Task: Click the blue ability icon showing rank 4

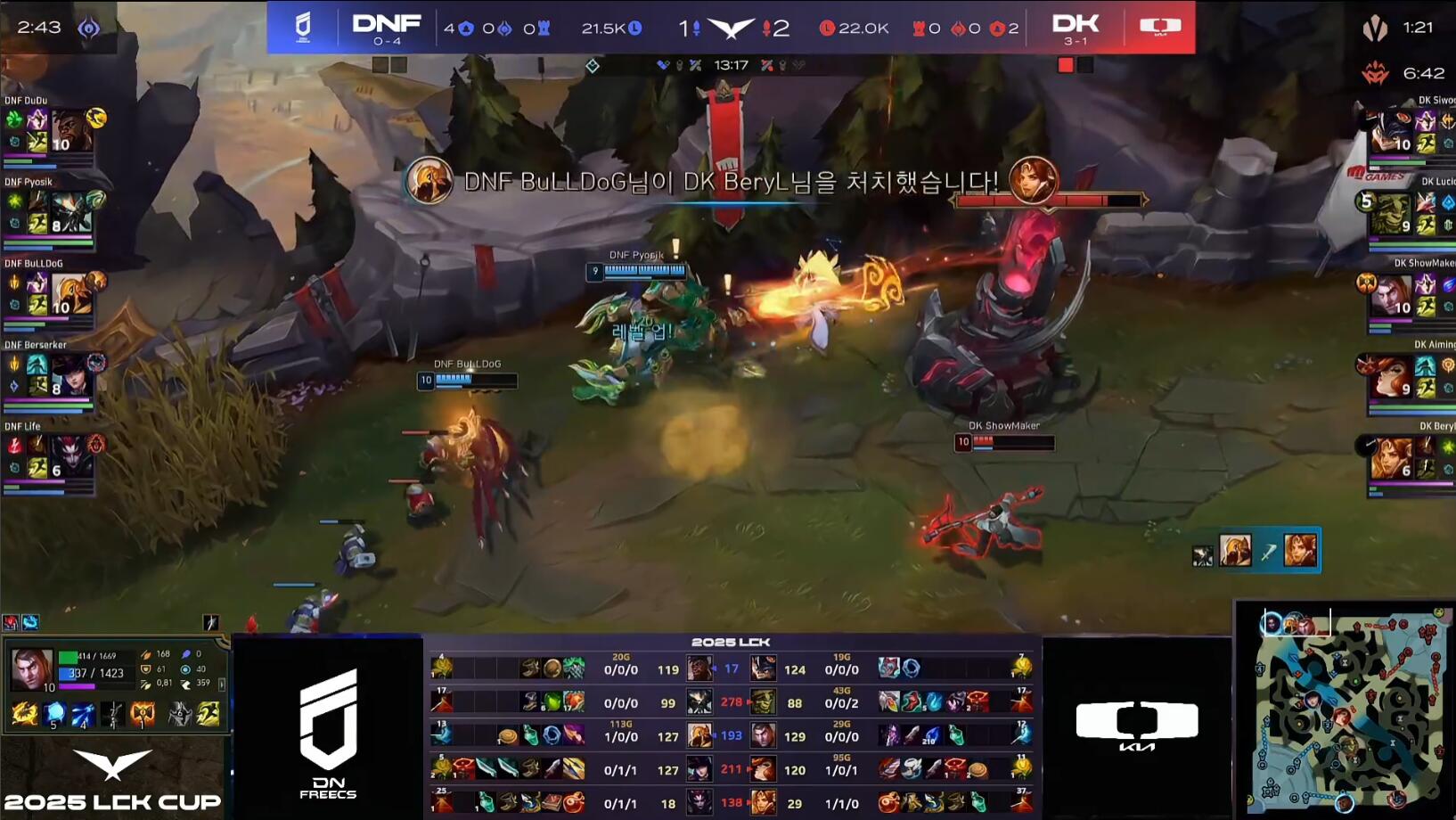Action: click(83, 713)
